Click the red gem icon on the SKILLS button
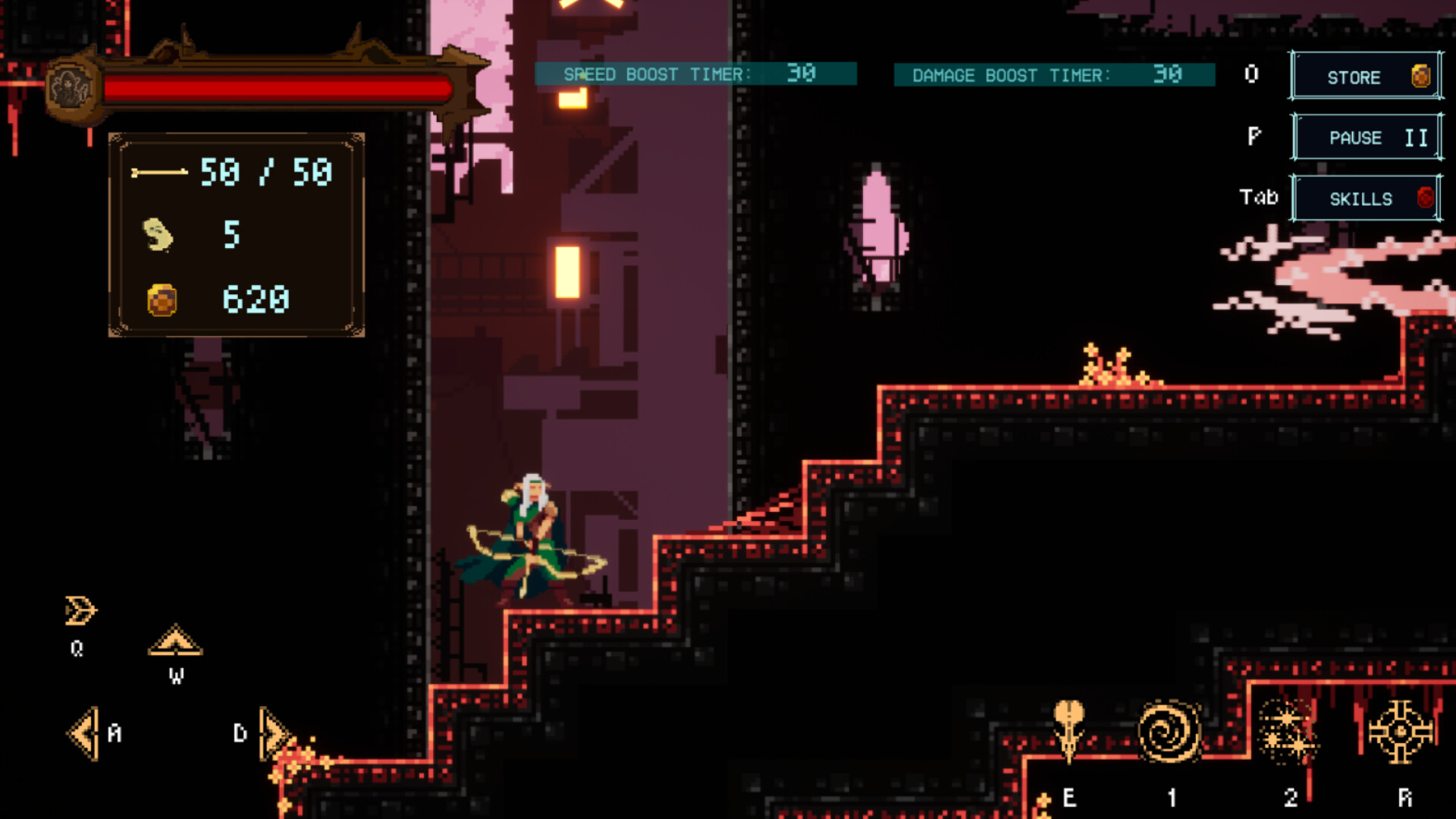 [x=1424, y=197]
